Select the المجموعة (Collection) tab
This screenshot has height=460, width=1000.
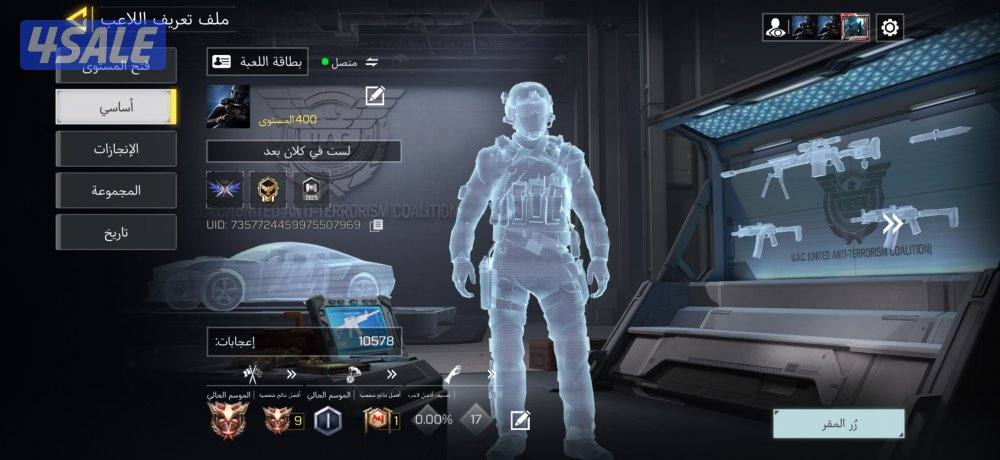(116, 190)
